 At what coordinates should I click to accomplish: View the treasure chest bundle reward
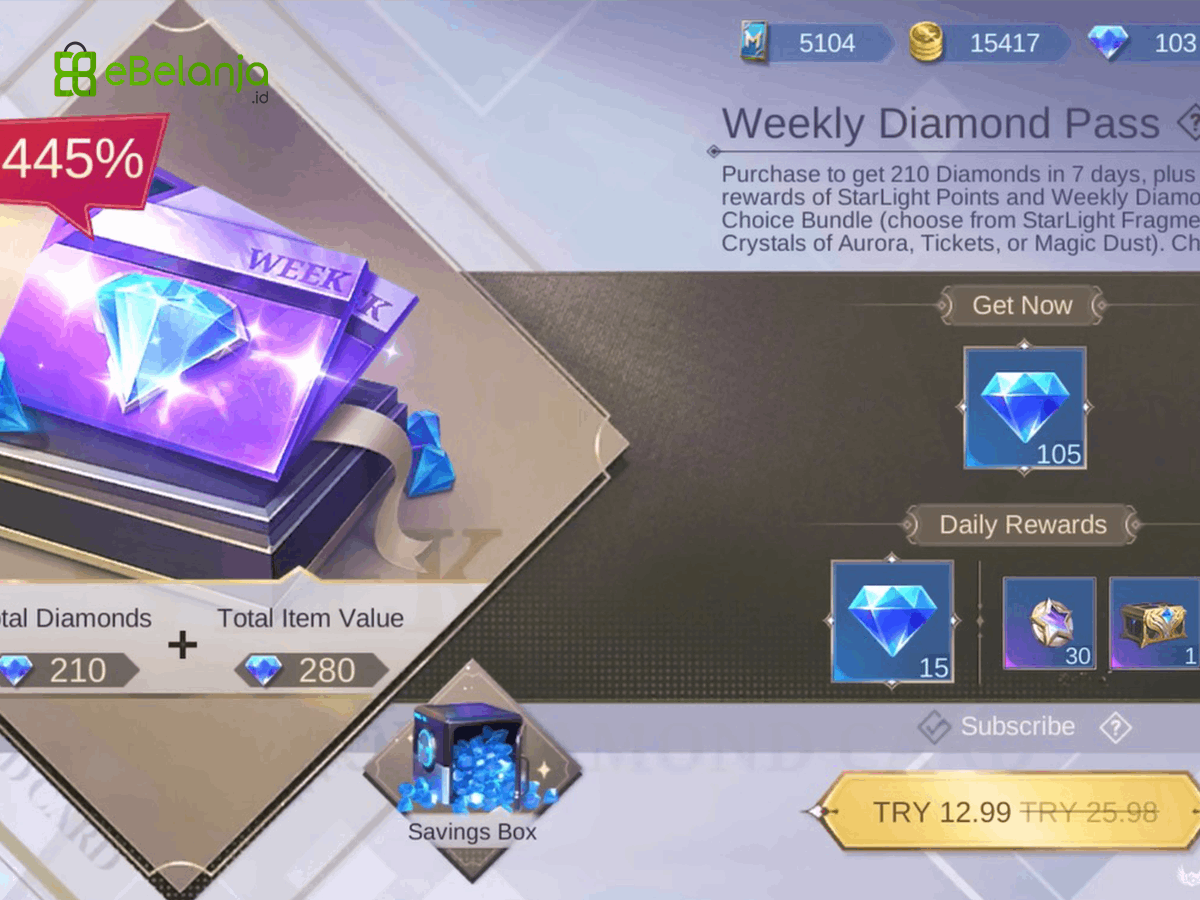pos(1156,623)
